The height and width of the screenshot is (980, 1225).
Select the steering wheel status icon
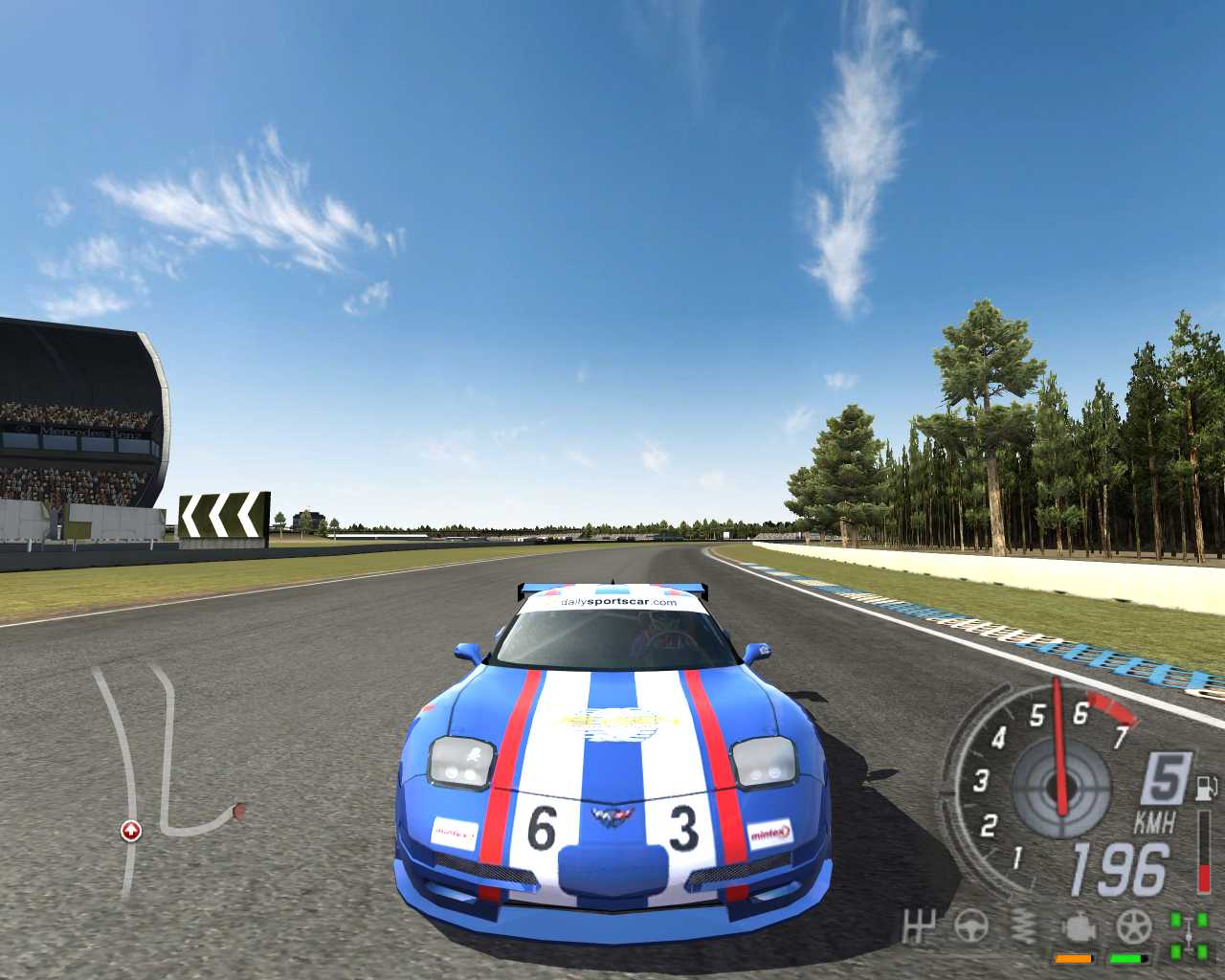tap(970, 926)
